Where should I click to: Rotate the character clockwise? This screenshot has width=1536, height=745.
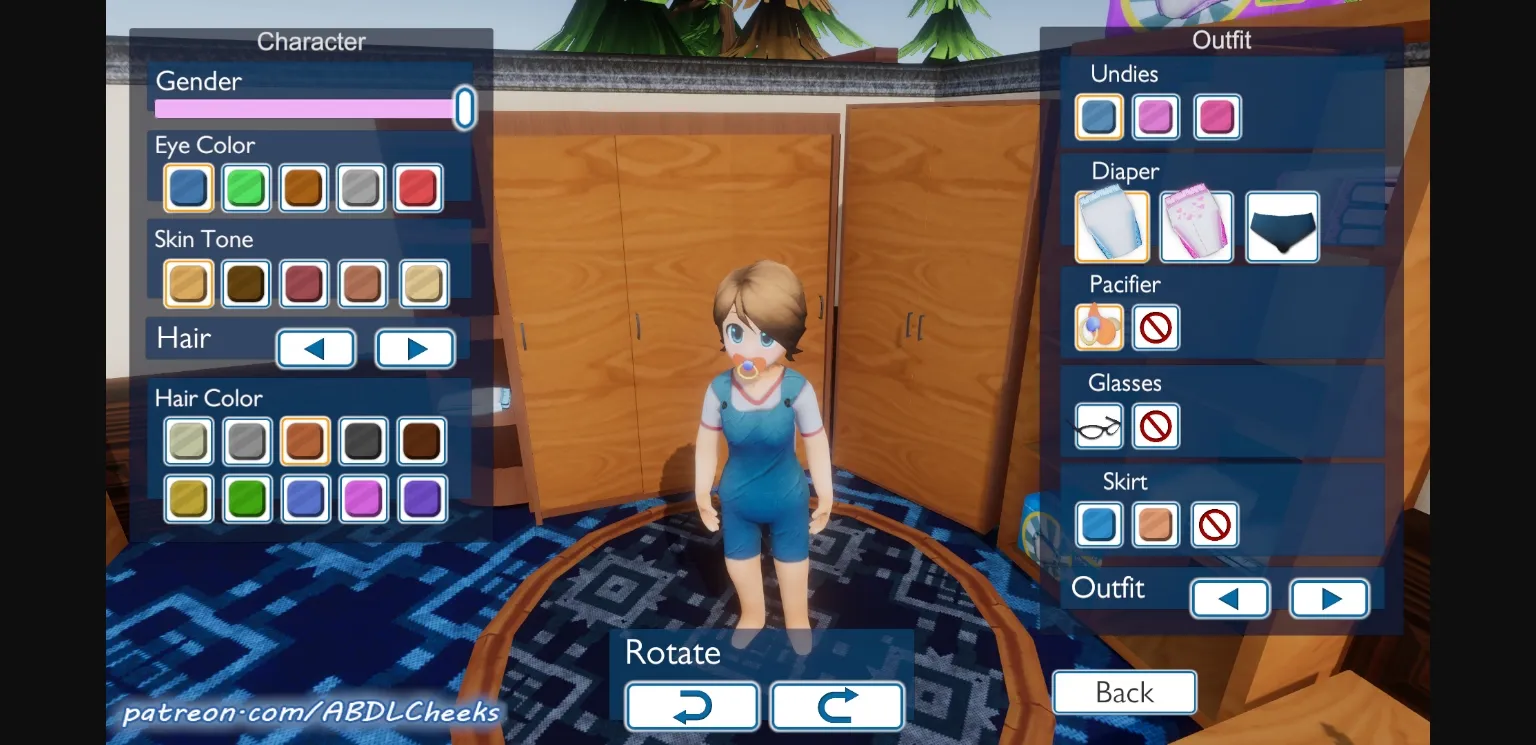pyautogui.click(x=837, y=706)
